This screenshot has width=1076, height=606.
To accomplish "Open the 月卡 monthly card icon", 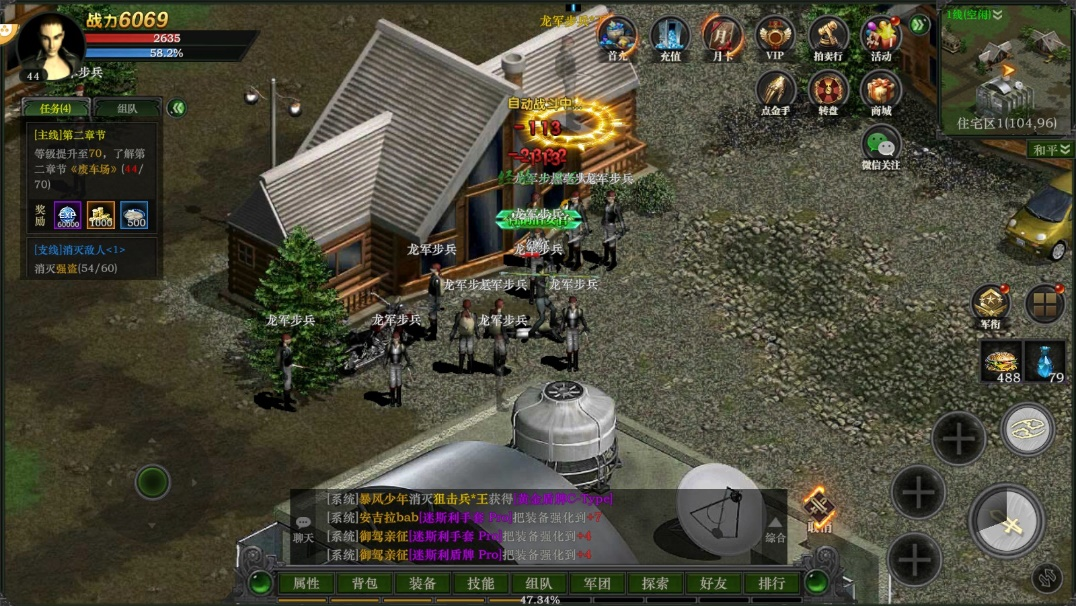I will (722, 36).
